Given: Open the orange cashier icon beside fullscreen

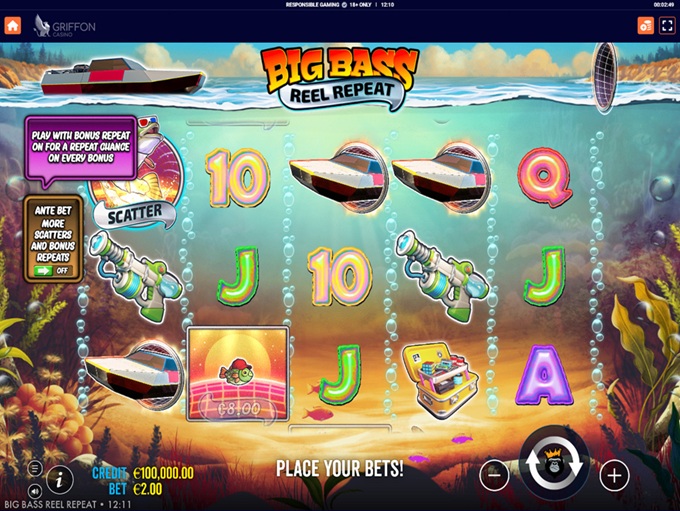Looking at the screenshot, I should [645, 25].
